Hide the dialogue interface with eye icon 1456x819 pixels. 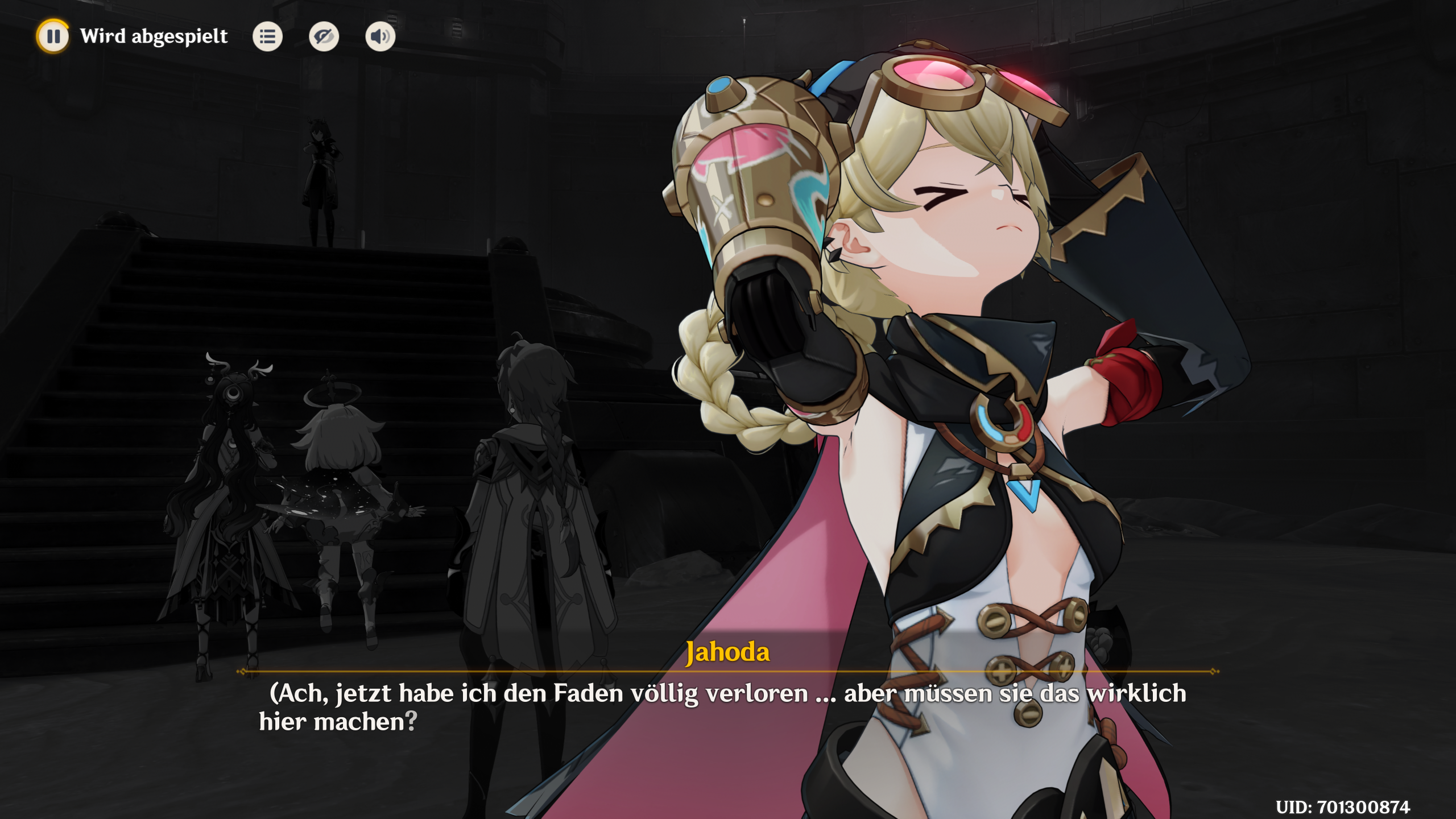pos(324,37)
